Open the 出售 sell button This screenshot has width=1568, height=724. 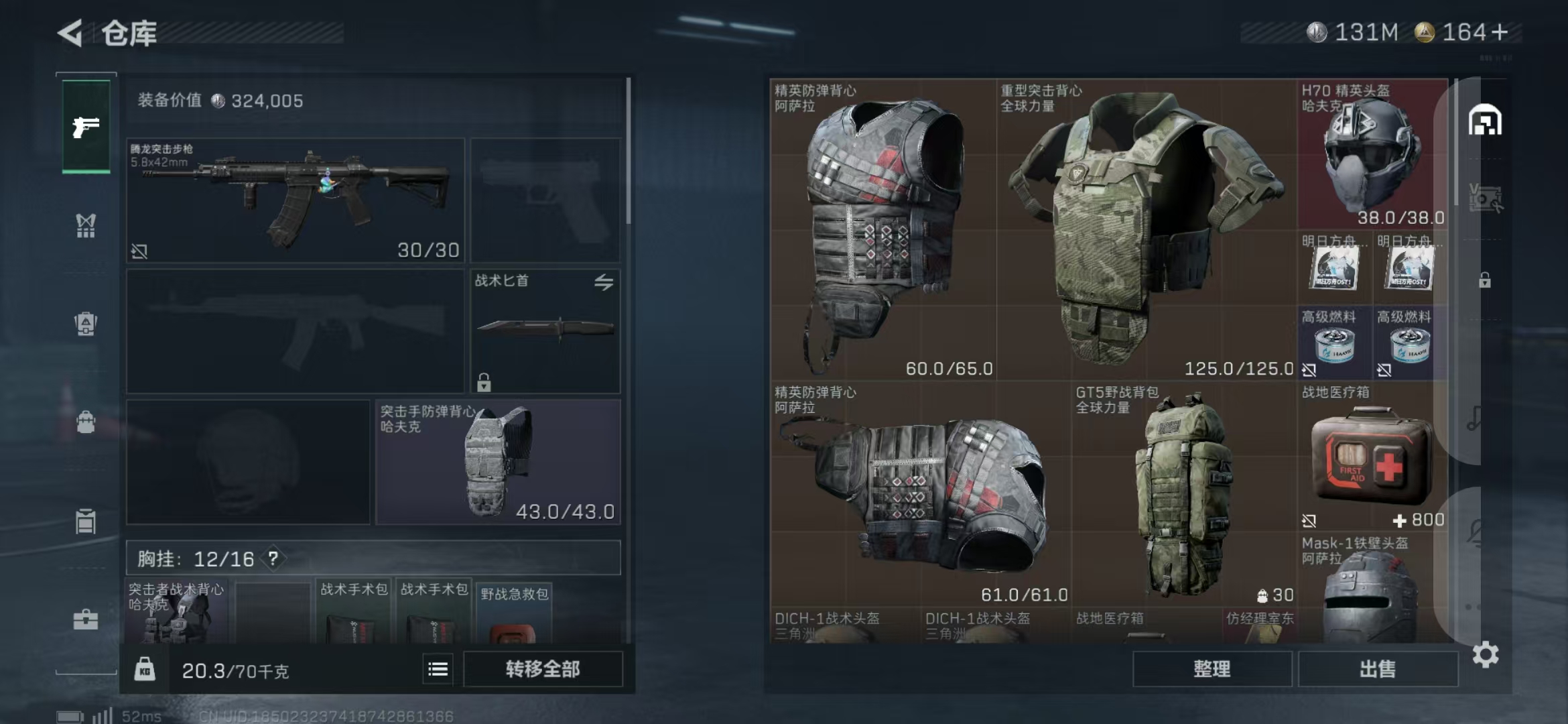[x=1377, y=669]
